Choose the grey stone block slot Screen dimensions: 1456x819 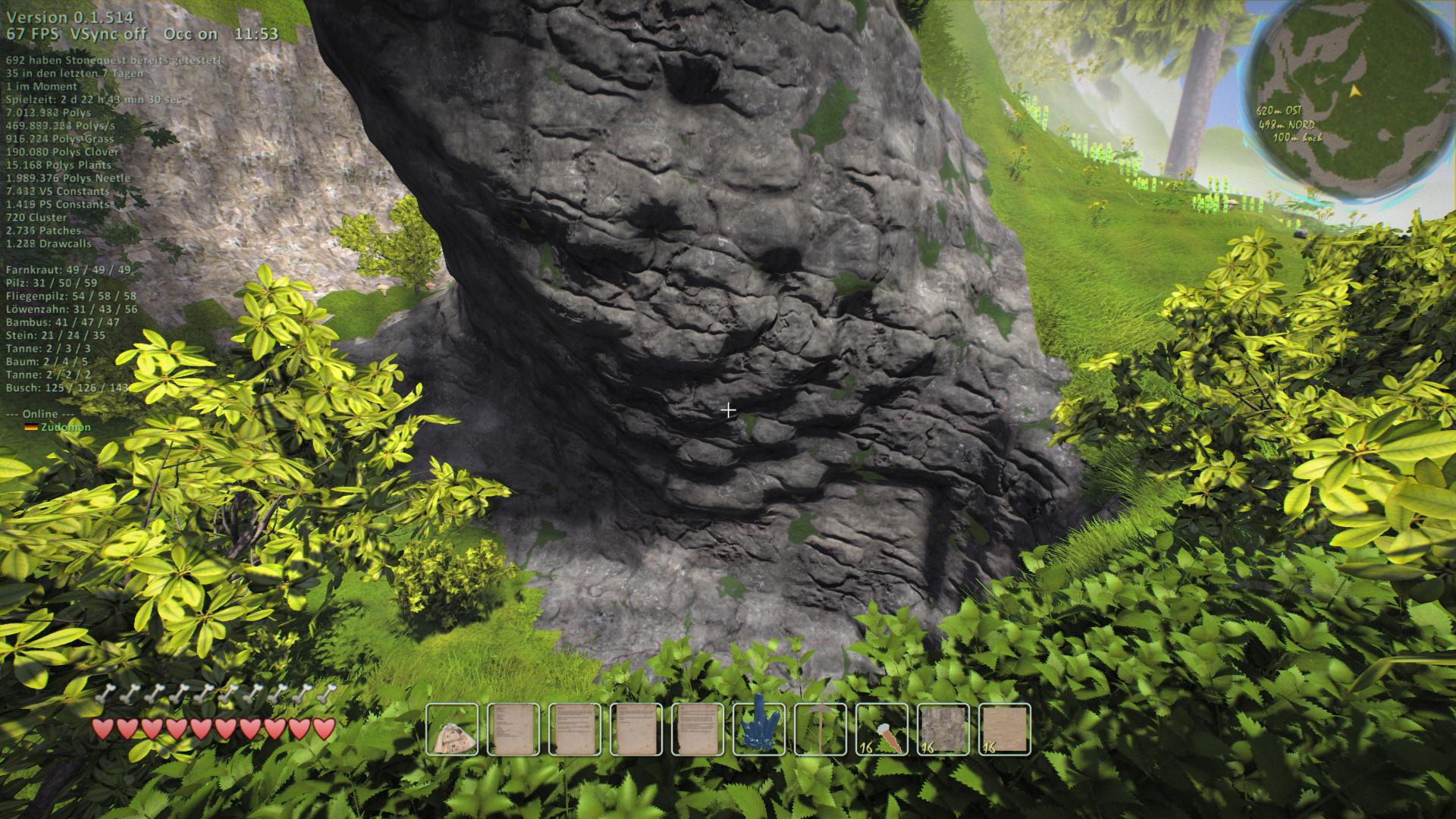coord(943,730)
